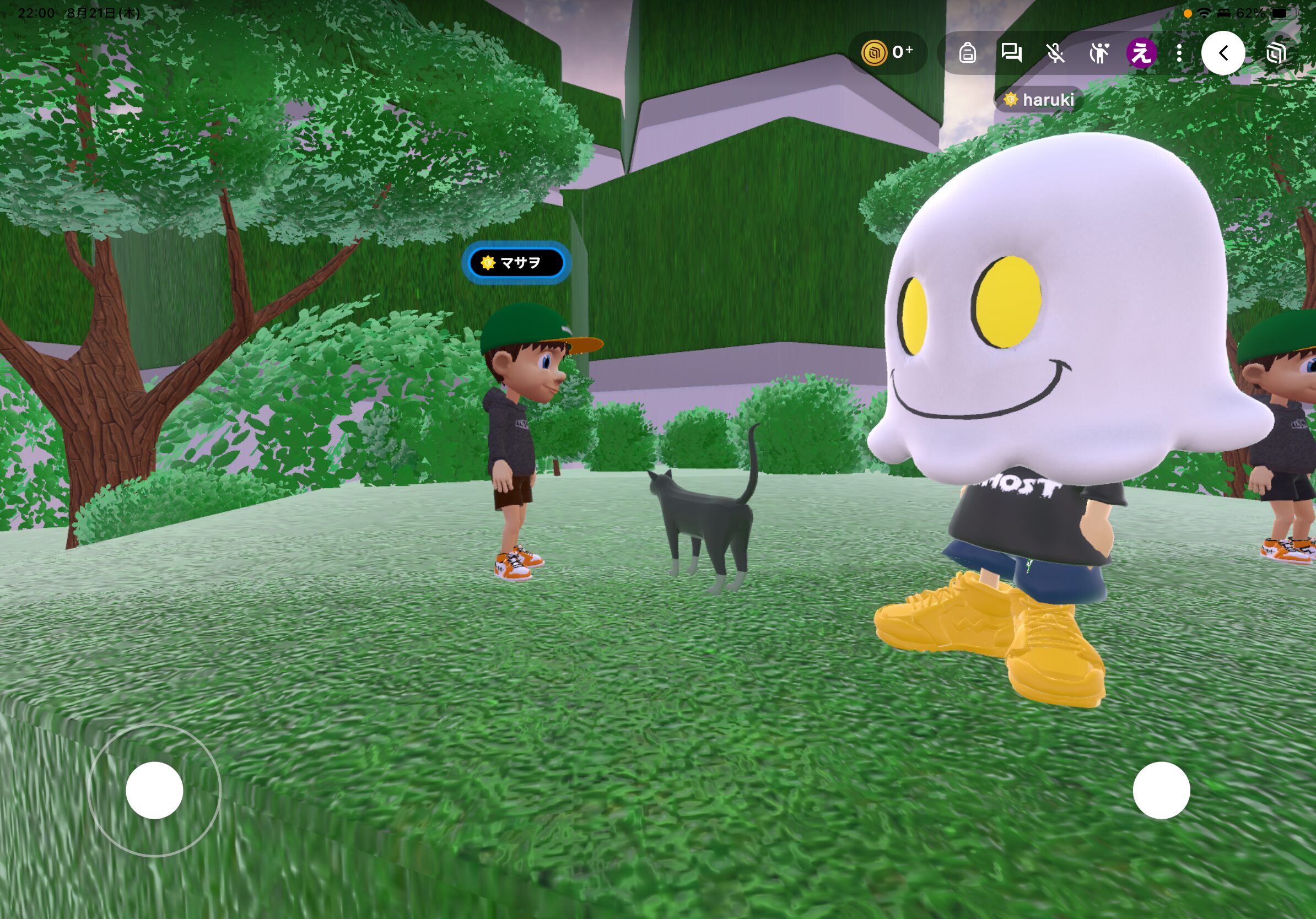Tap the virtual movement joystick knob
1316x919 pixels.
pyautogui.click(x=154, y=790)
